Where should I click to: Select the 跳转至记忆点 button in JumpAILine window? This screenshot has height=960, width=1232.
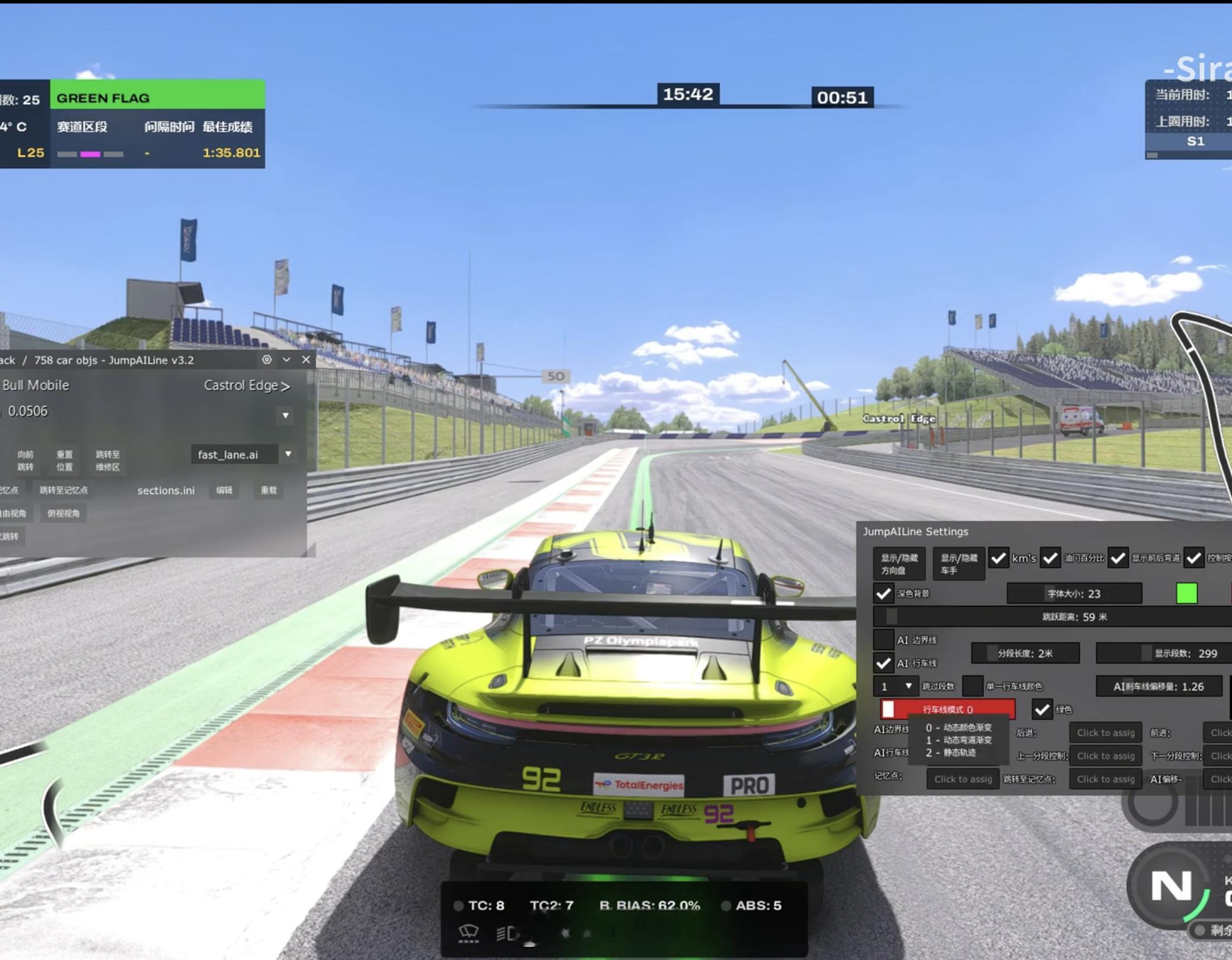click(x=63, y=490)
